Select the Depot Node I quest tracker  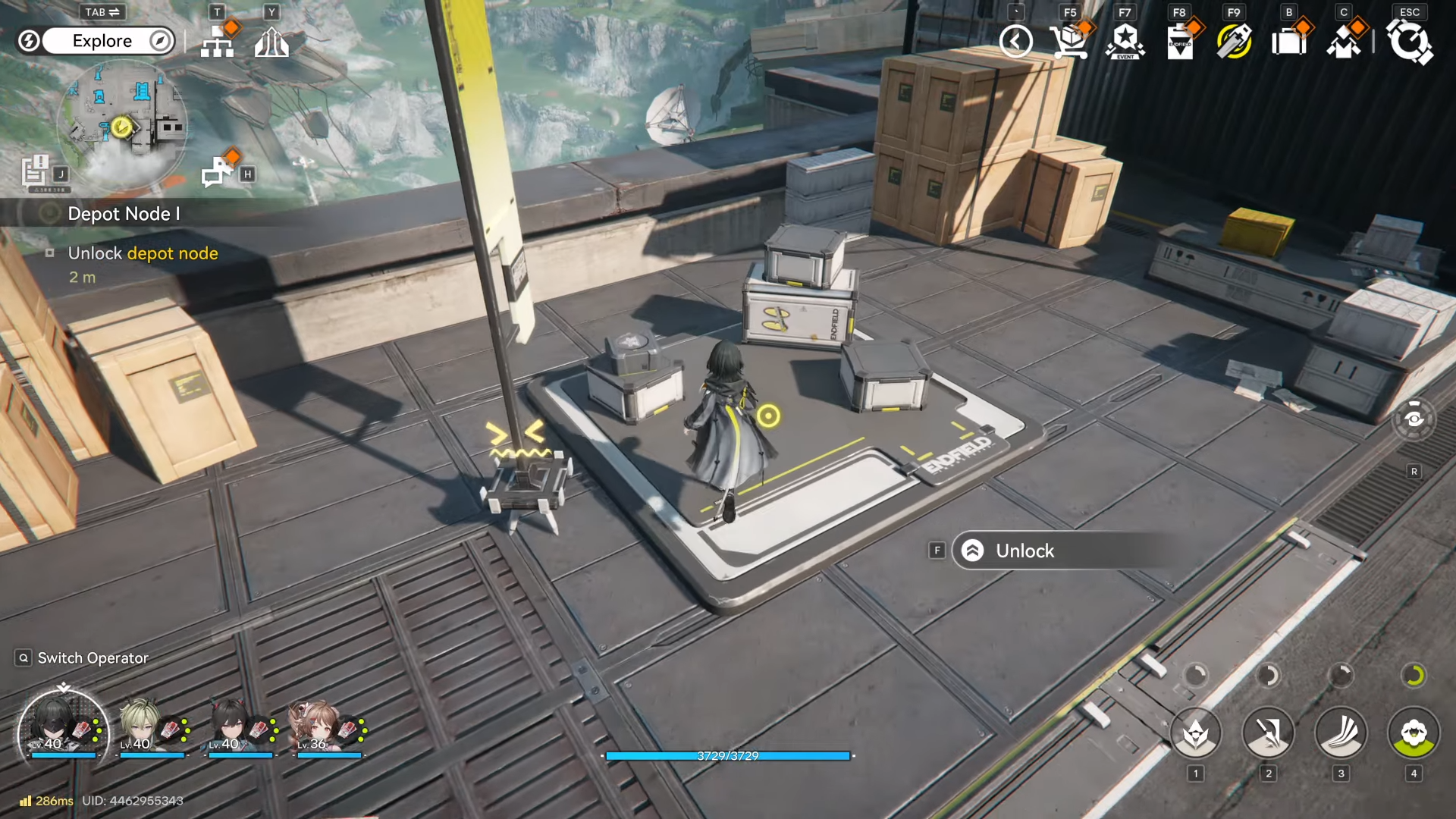(124, 214)
